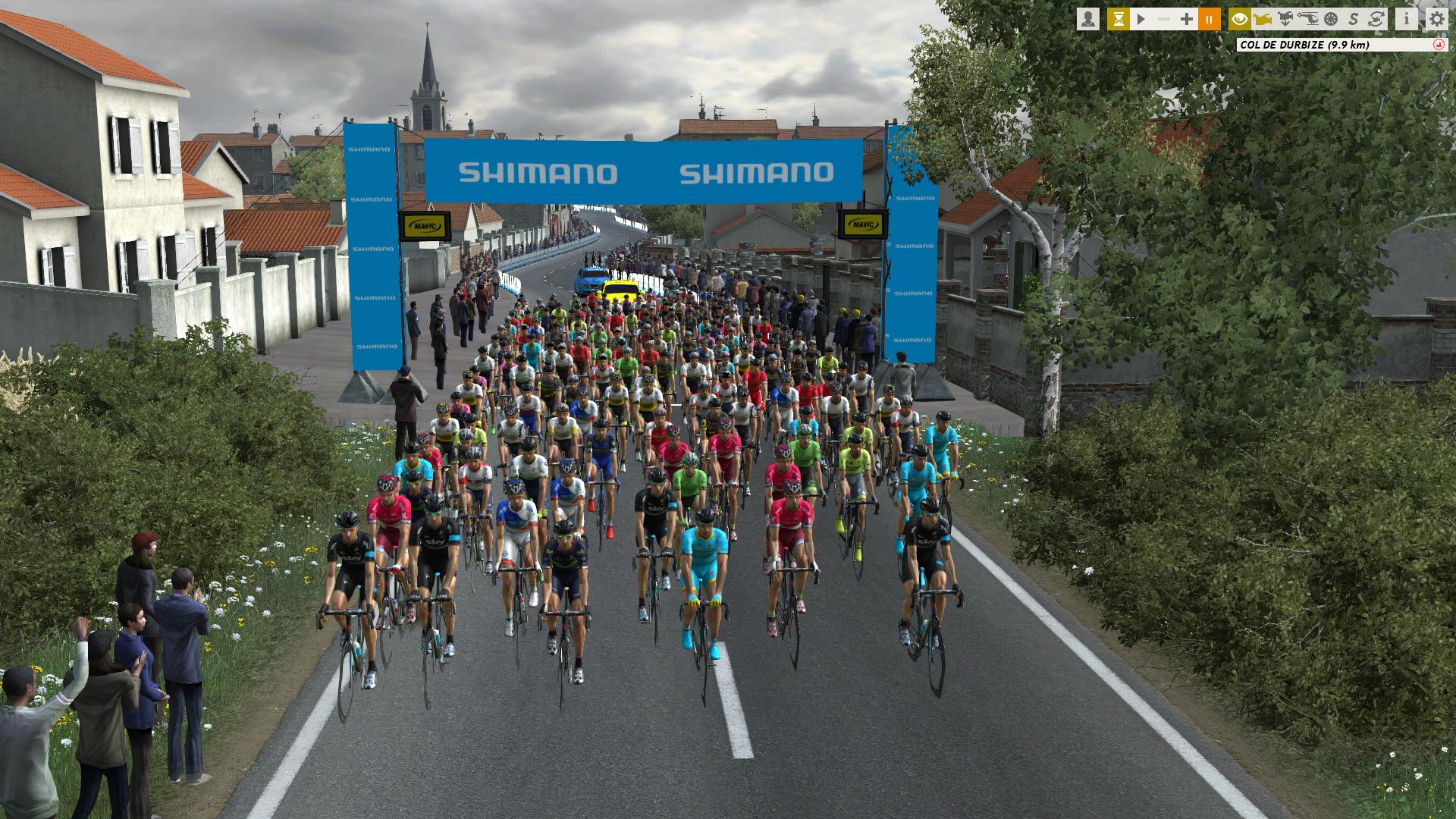1456x819 pixels.
Task: Click the Col de Durbize profile icon
Action: 1437,45
